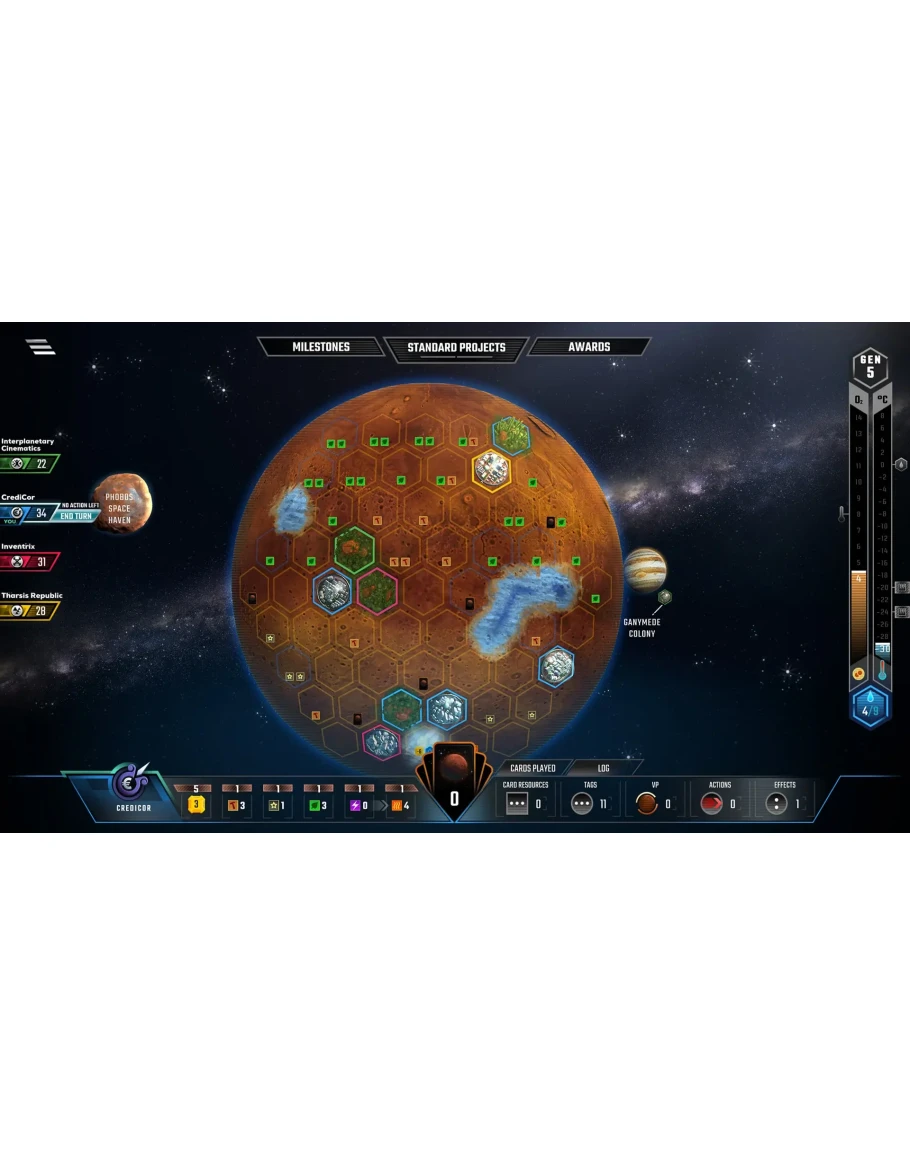Open the Effects cards list
This screenshot has height=1155, width=910.
point(784,802)
